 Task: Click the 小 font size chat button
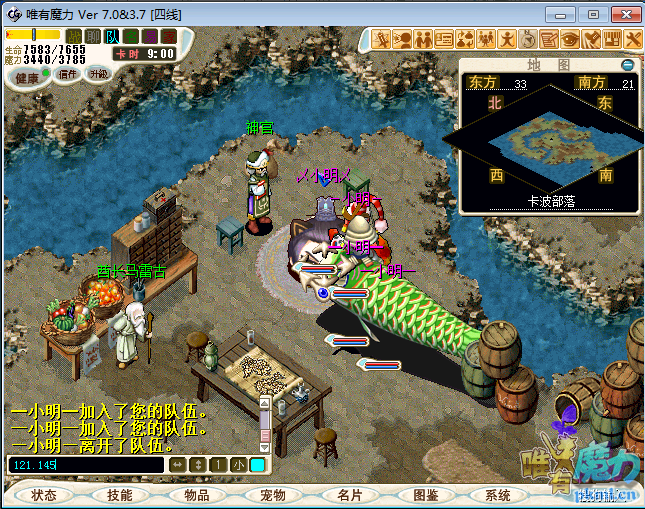tap(238, 465)
